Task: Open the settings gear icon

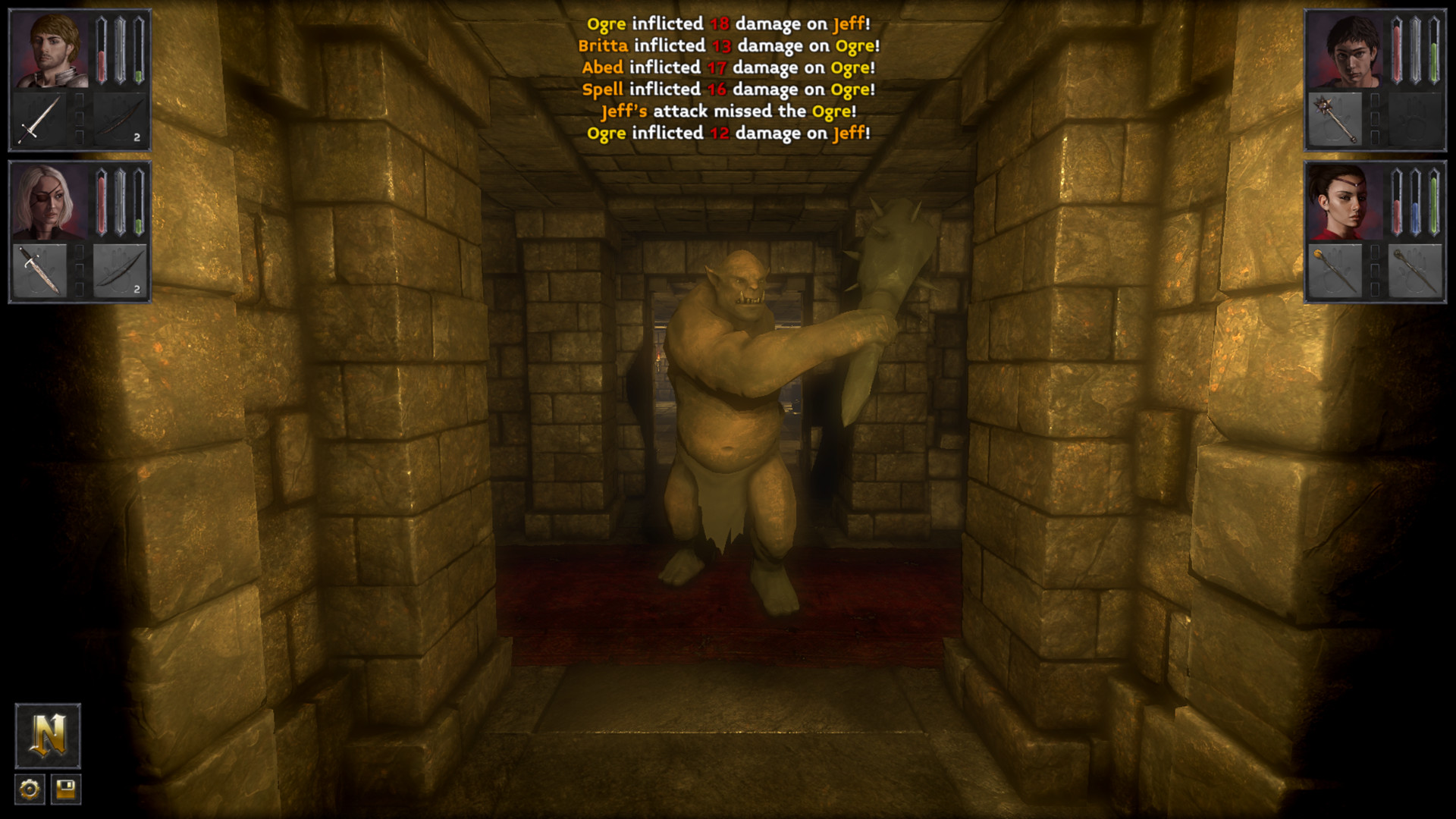Action: click(28, 790)
